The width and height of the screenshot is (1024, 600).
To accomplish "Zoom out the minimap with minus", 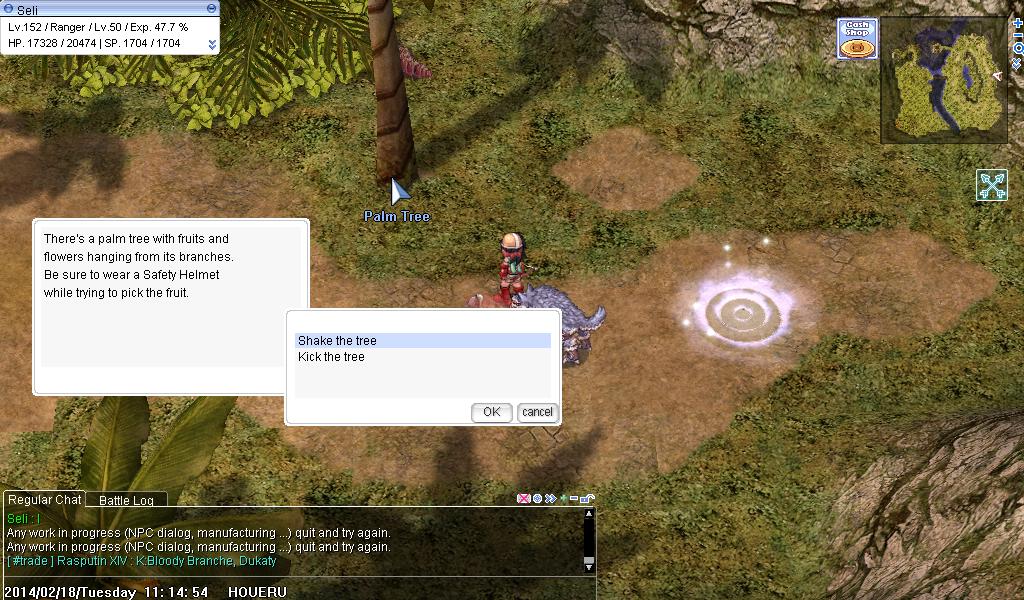I will tap(1018, 36).
